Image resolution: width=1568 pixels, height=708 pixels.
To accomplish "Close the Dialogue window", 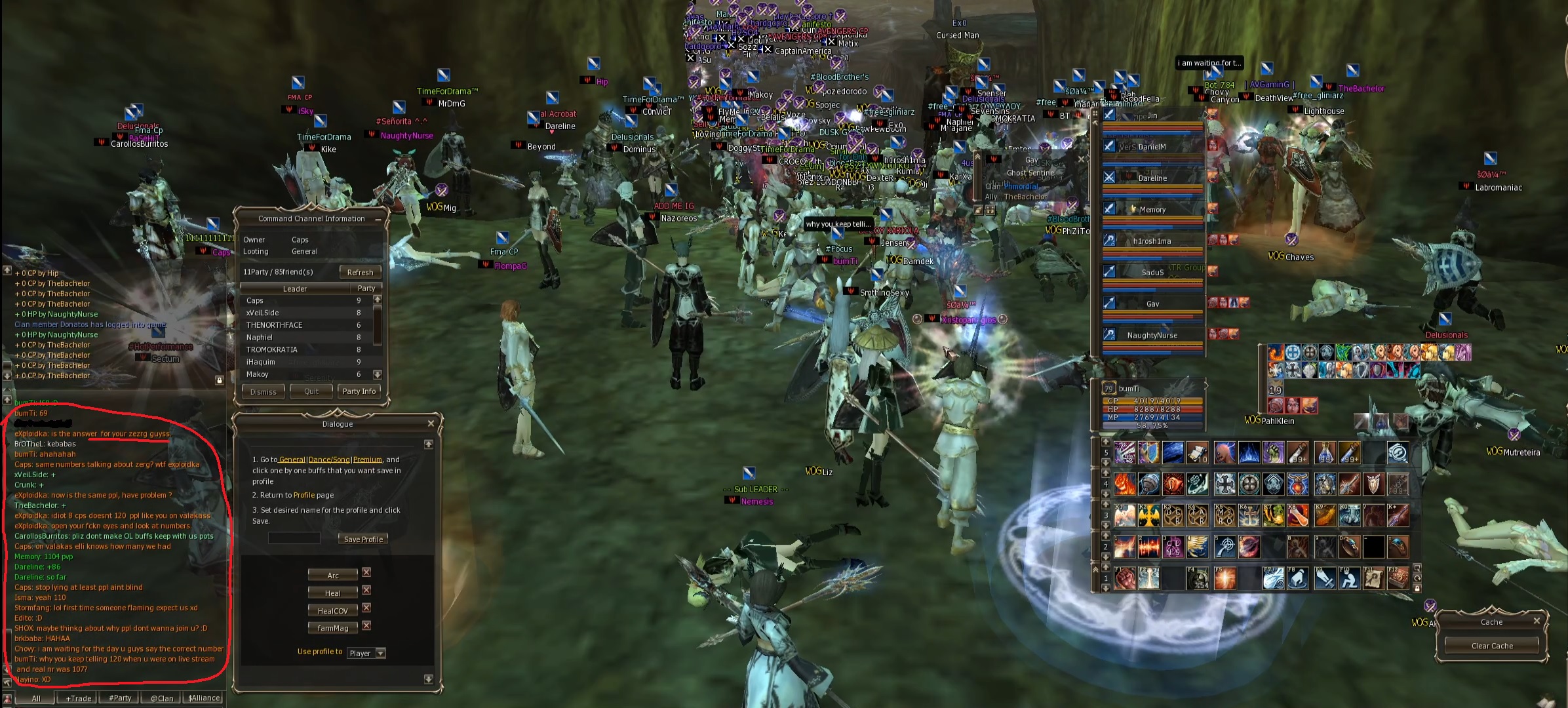I will point(431,423).
